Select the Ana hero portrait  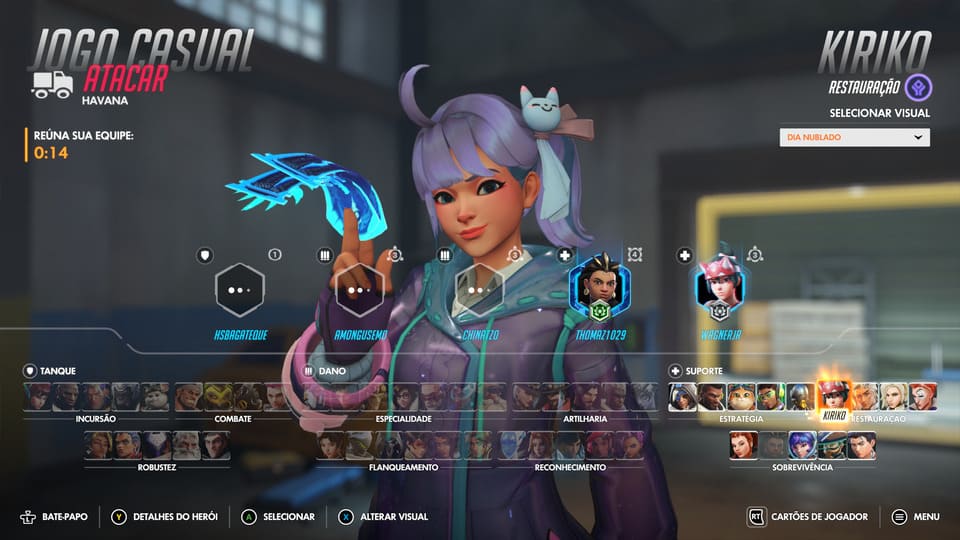click(683, 397)
